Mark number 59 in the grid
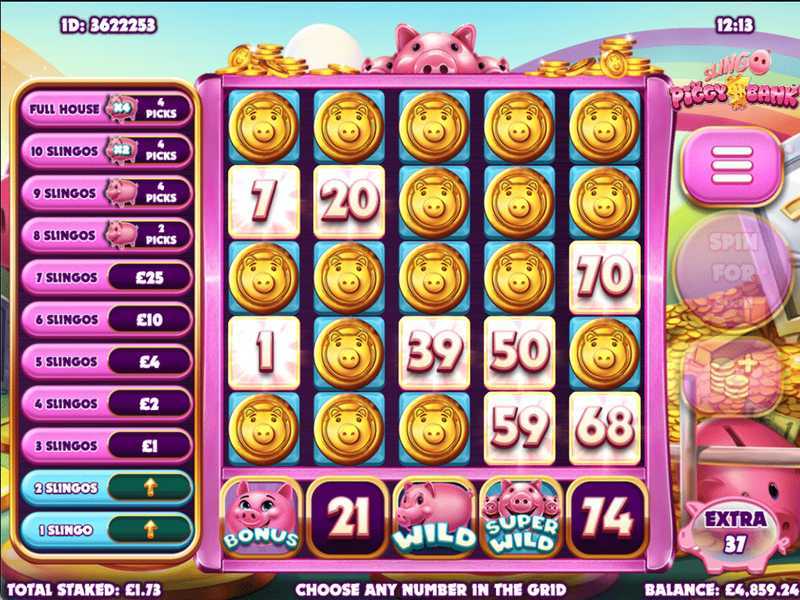 [519, 428]
